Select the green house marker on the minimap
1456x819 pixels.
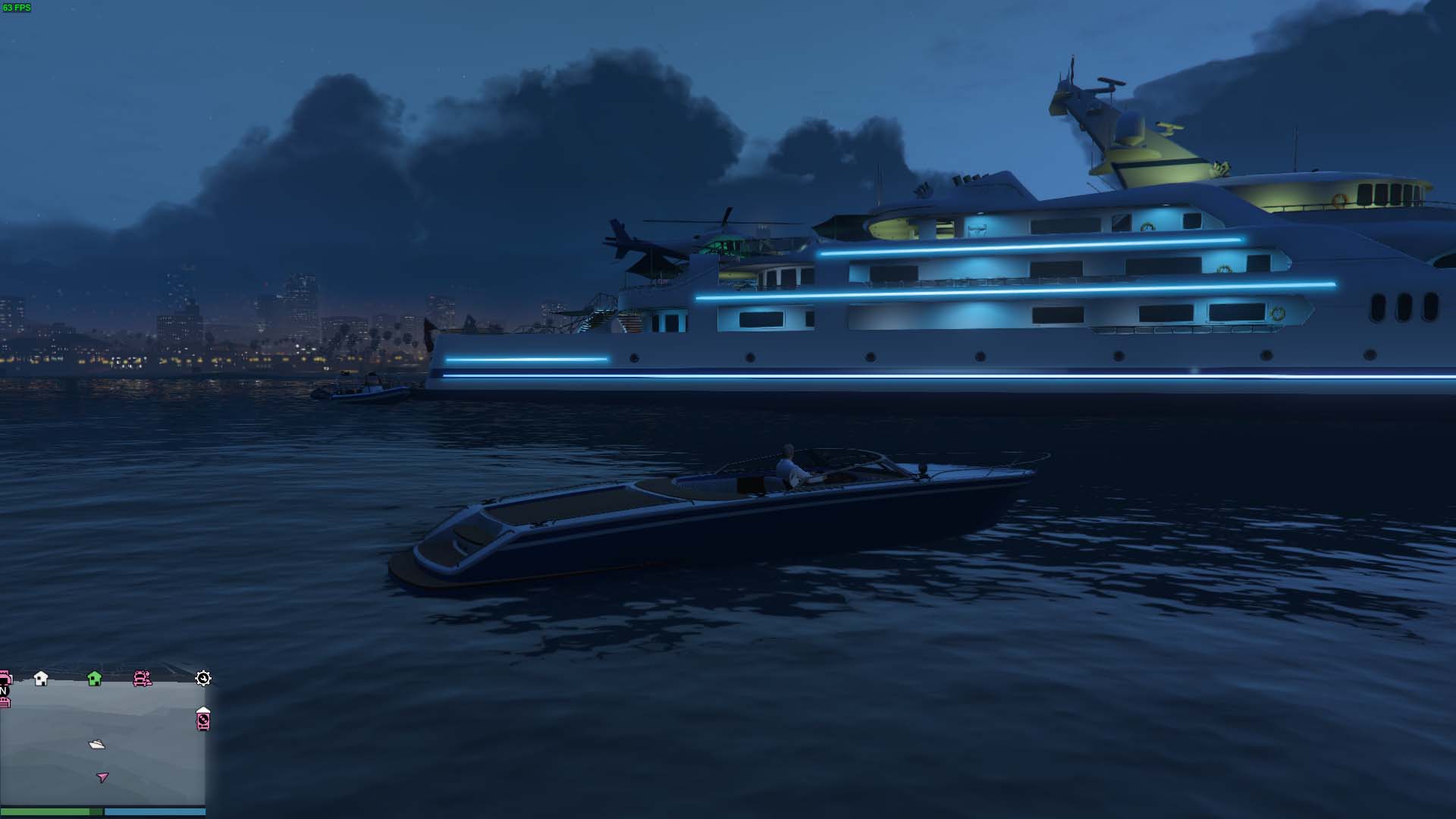tap(95, 678)
